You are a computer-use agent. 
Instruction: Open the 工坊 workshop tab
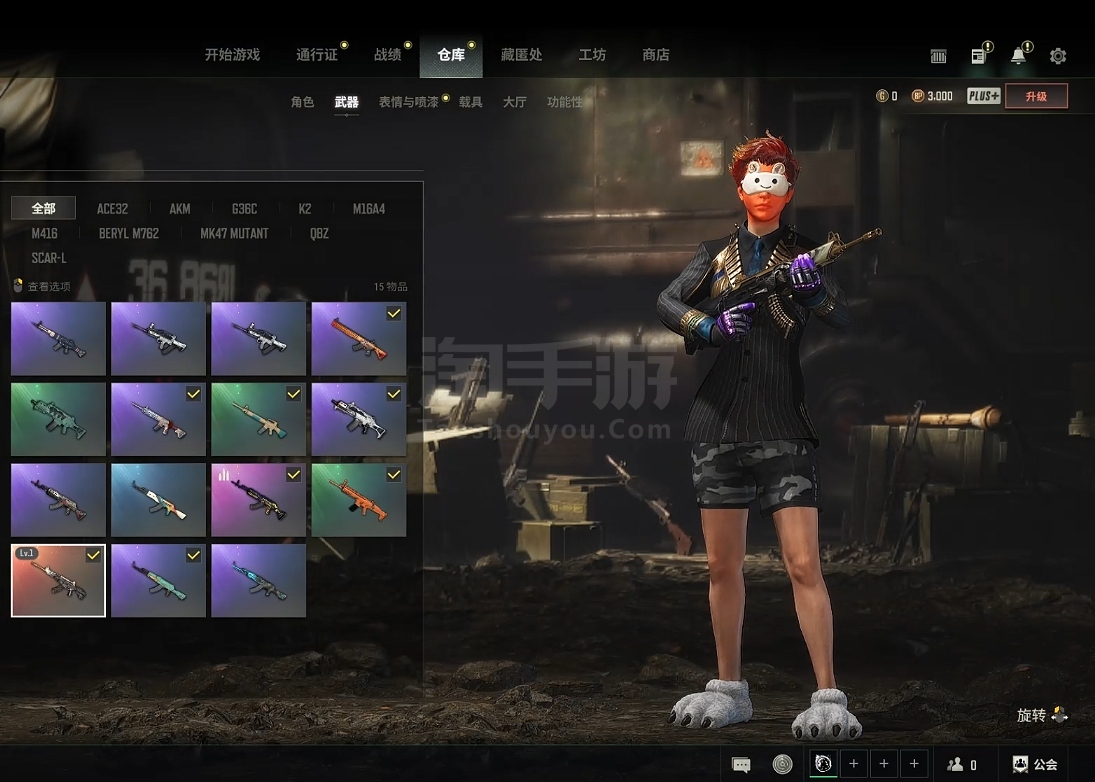592,55
